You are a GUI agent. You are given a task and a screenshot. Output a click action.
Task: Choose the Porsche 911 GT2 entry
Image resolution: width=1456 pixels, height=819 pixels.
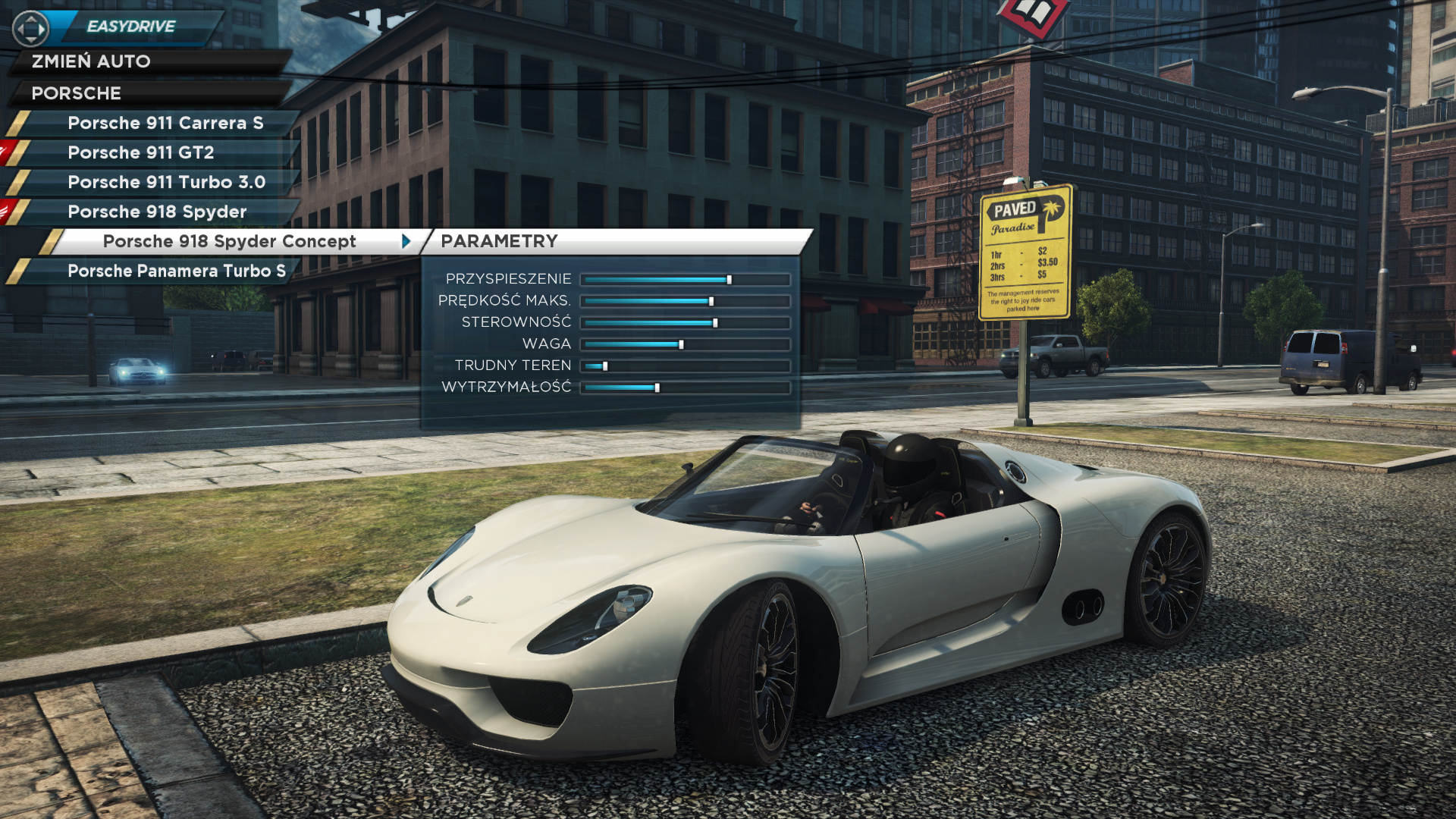pyautogui.click(x=141, y=152)
